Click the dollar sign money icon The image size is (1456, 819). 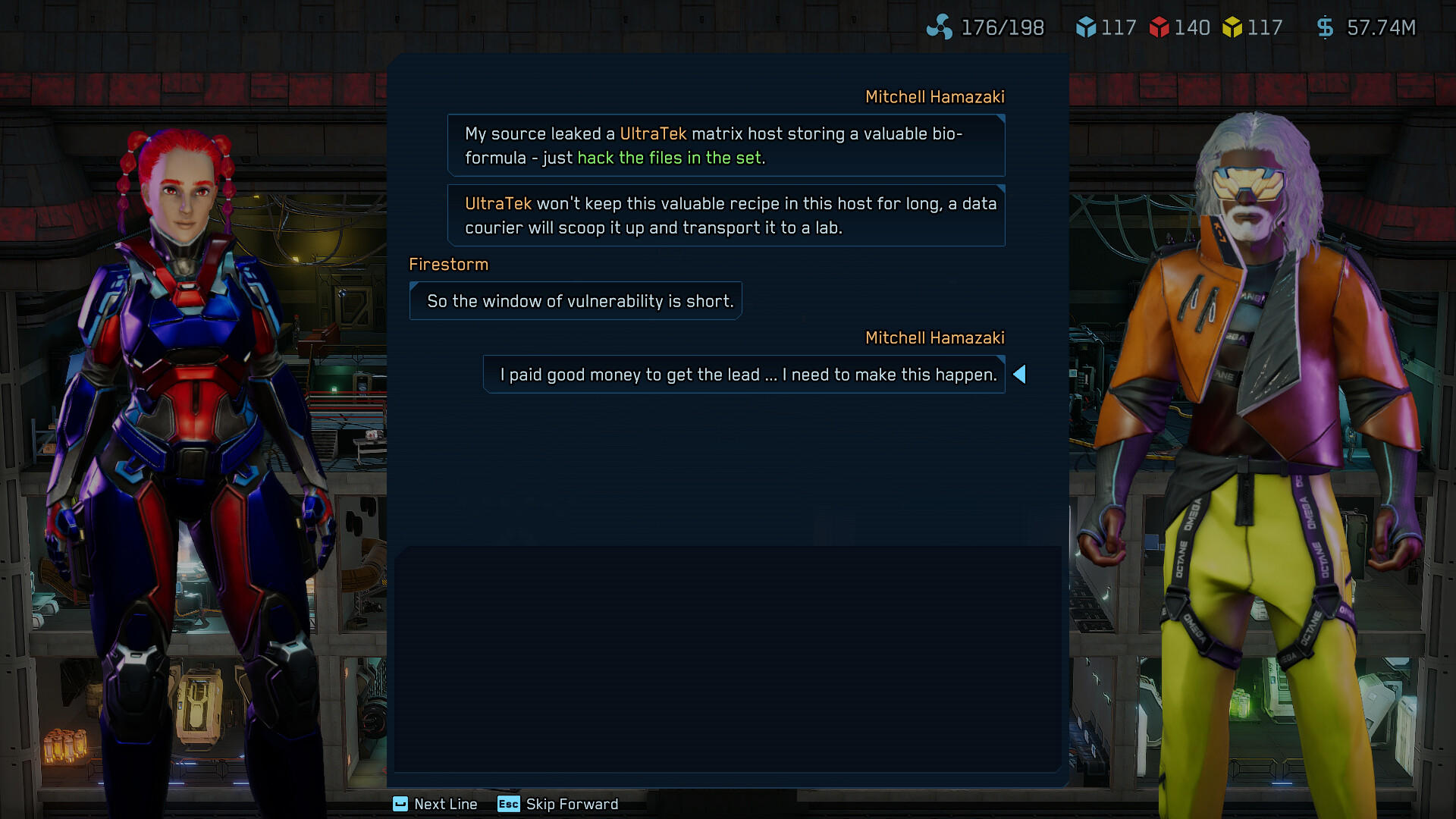(x=1326, y=27)
